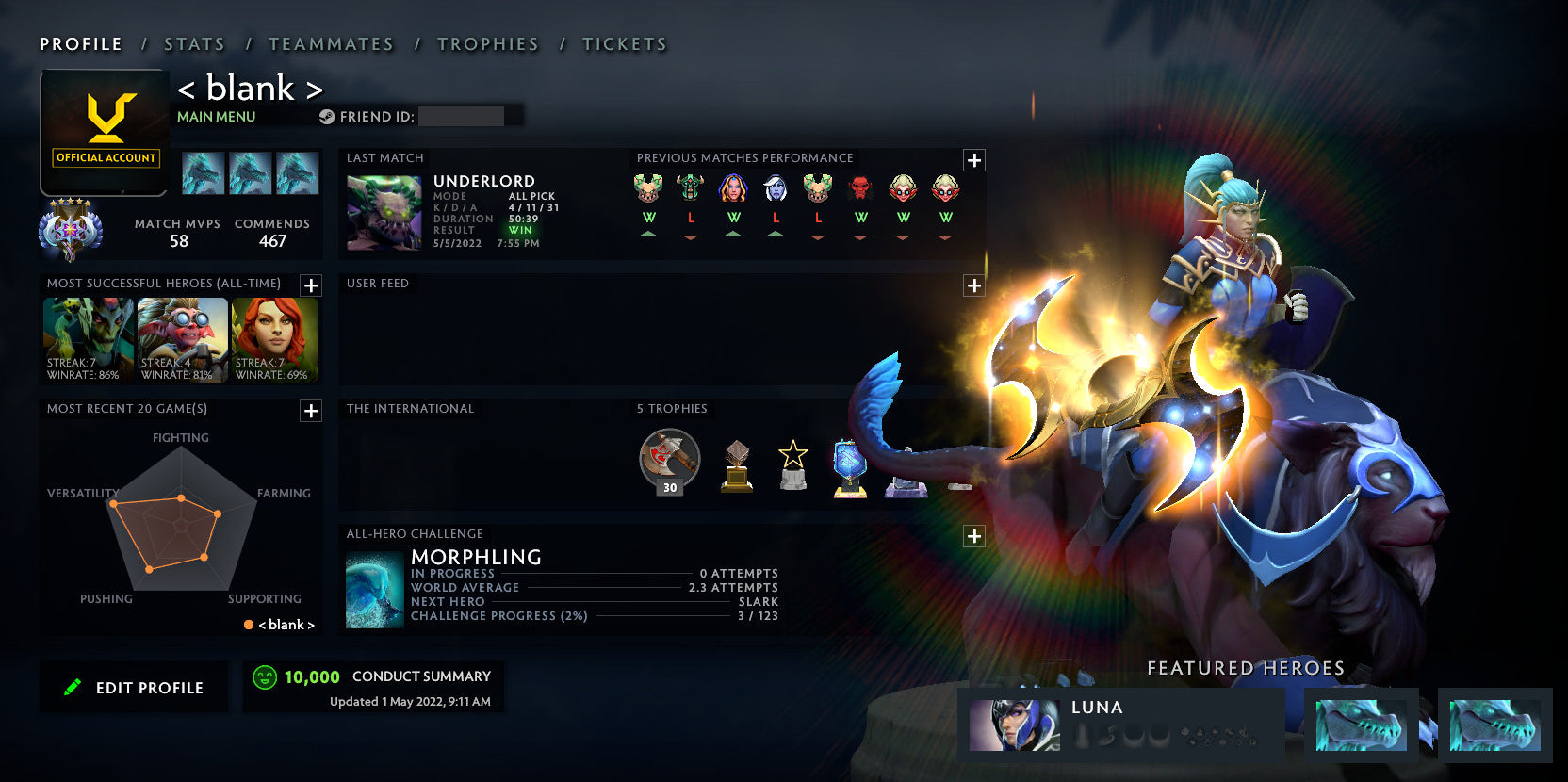
Task: Expand the All-Hero Challenge panel
Action: pos(973,536)
